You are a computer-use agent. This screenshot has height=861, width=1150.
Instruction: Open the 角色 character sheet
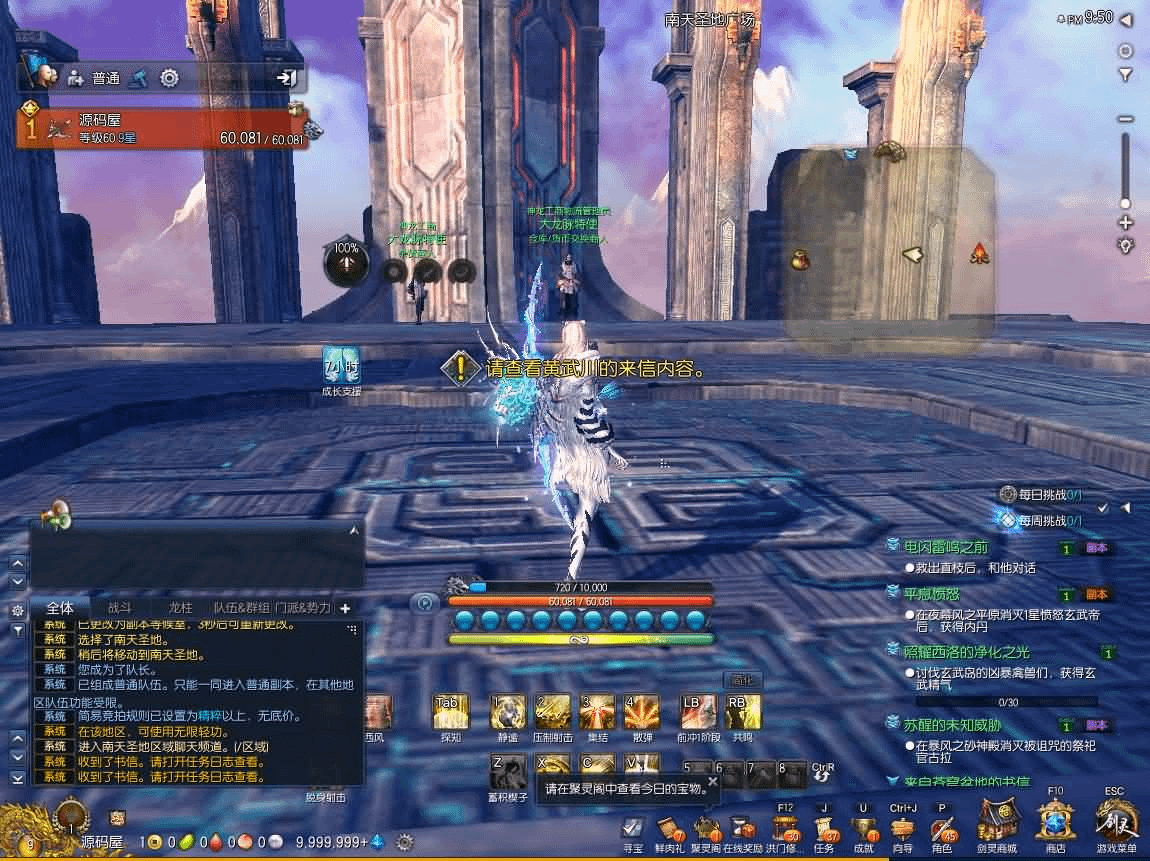click(941, 828)
